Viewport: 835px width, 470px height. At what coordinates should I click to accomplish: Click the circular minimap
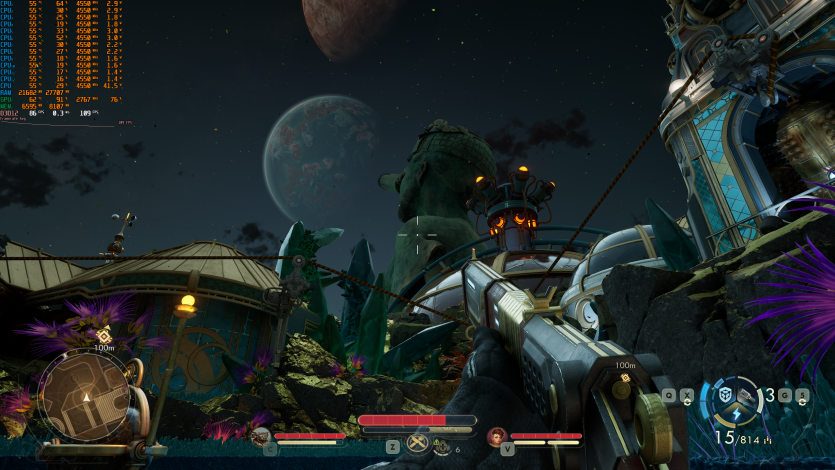tap(87, 395)
